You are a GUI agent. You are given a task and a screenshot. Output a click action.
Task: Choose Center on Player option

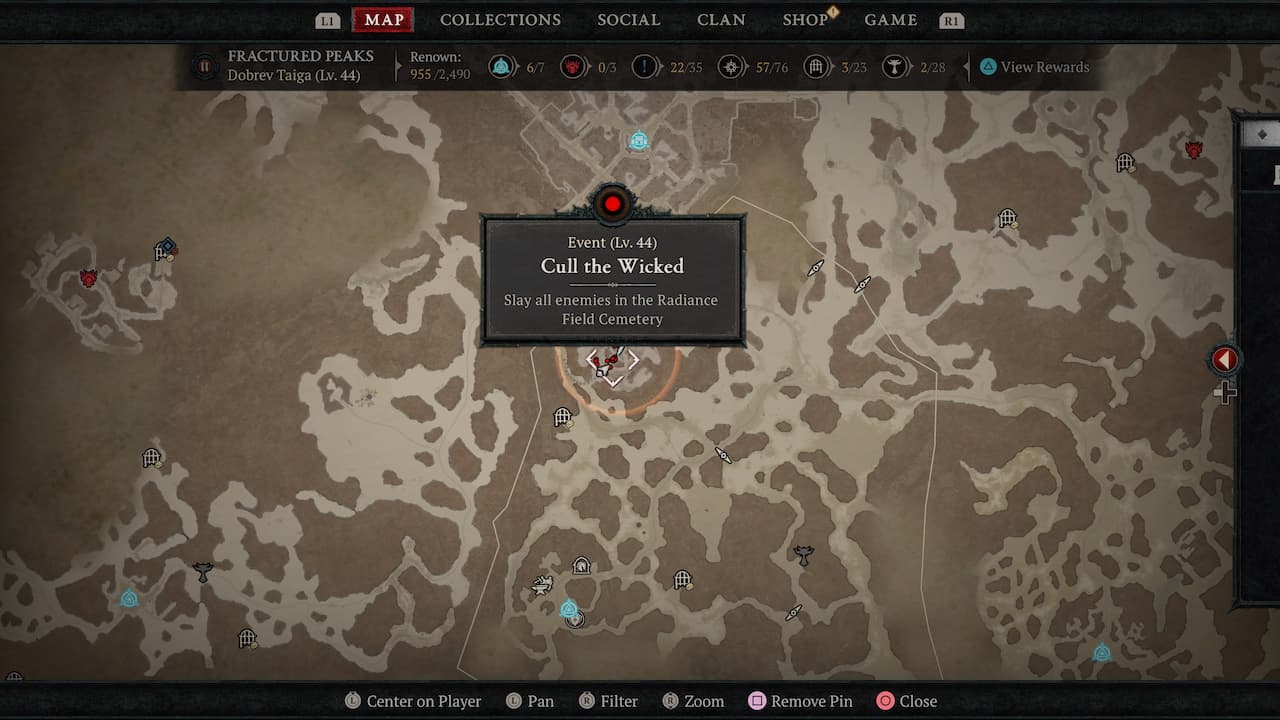pos(412,701)
